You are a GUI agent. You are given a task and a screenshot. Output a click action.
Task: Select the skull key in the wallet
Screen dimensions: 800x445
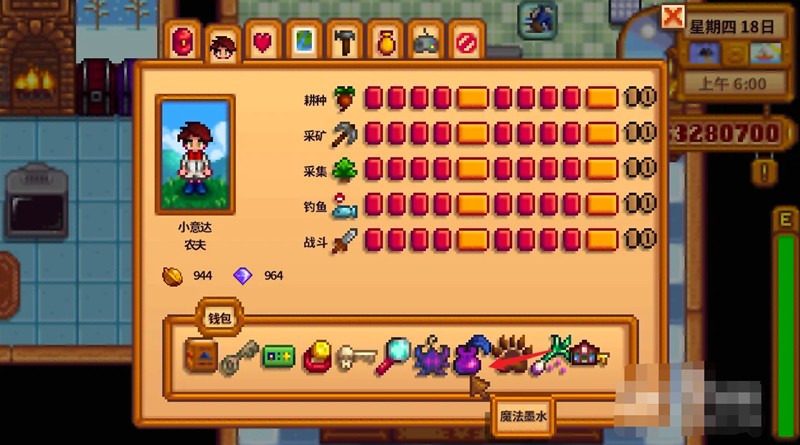352,357
